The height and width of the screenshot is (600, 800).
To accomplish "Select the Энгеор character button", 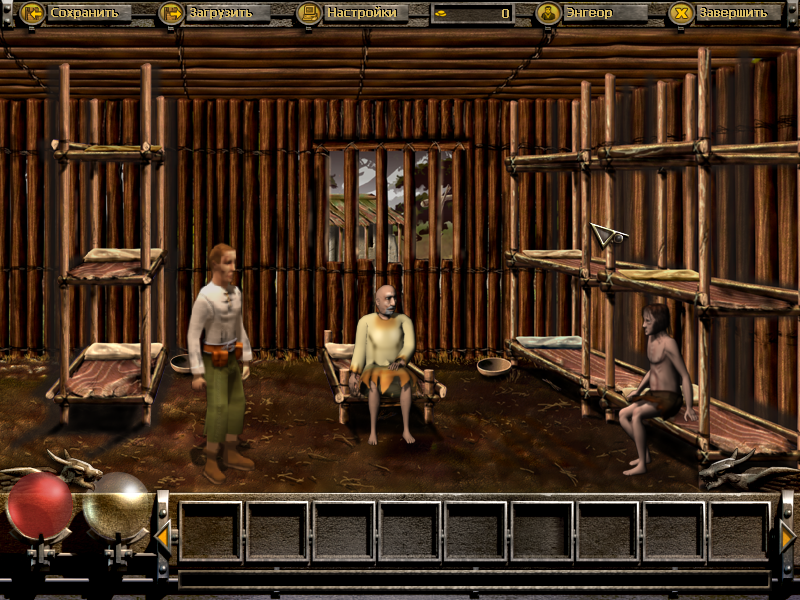I will pyautogui.click(x=591, y=13).
